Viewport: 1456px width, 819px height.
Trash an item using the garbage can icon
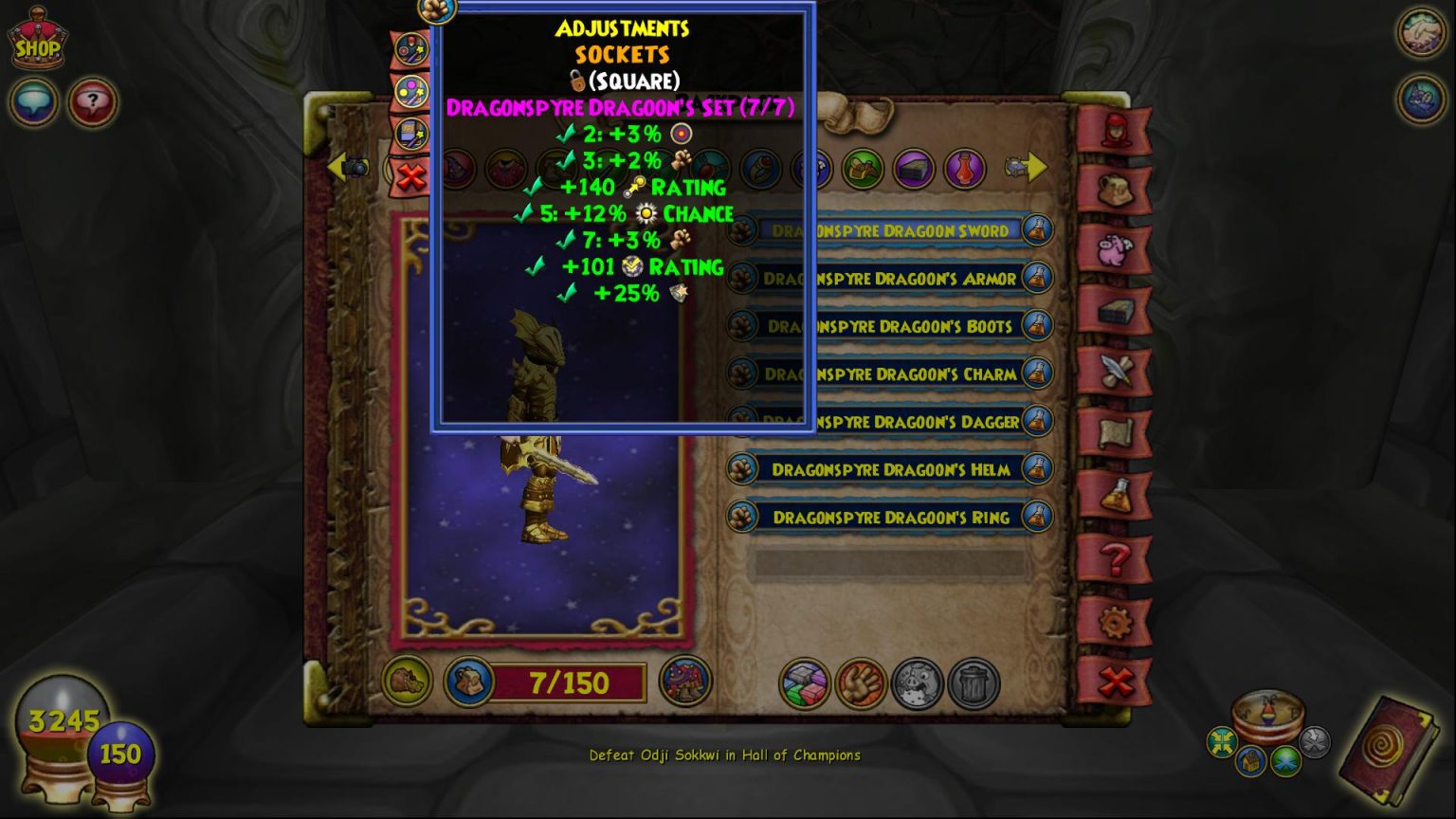(x=969, y=682)
